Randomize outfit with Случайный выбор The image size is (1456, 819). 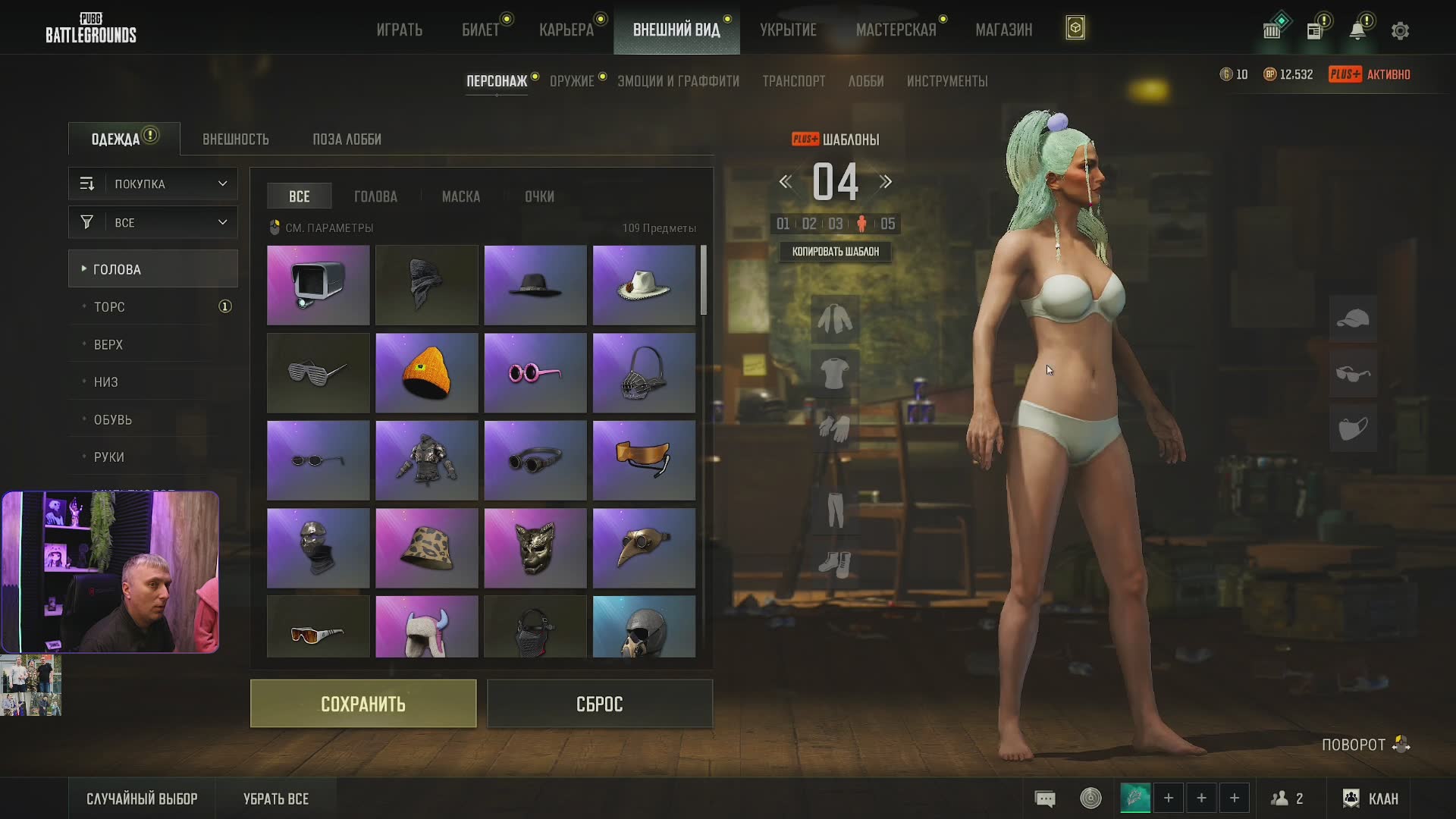[x=142, y=799]
